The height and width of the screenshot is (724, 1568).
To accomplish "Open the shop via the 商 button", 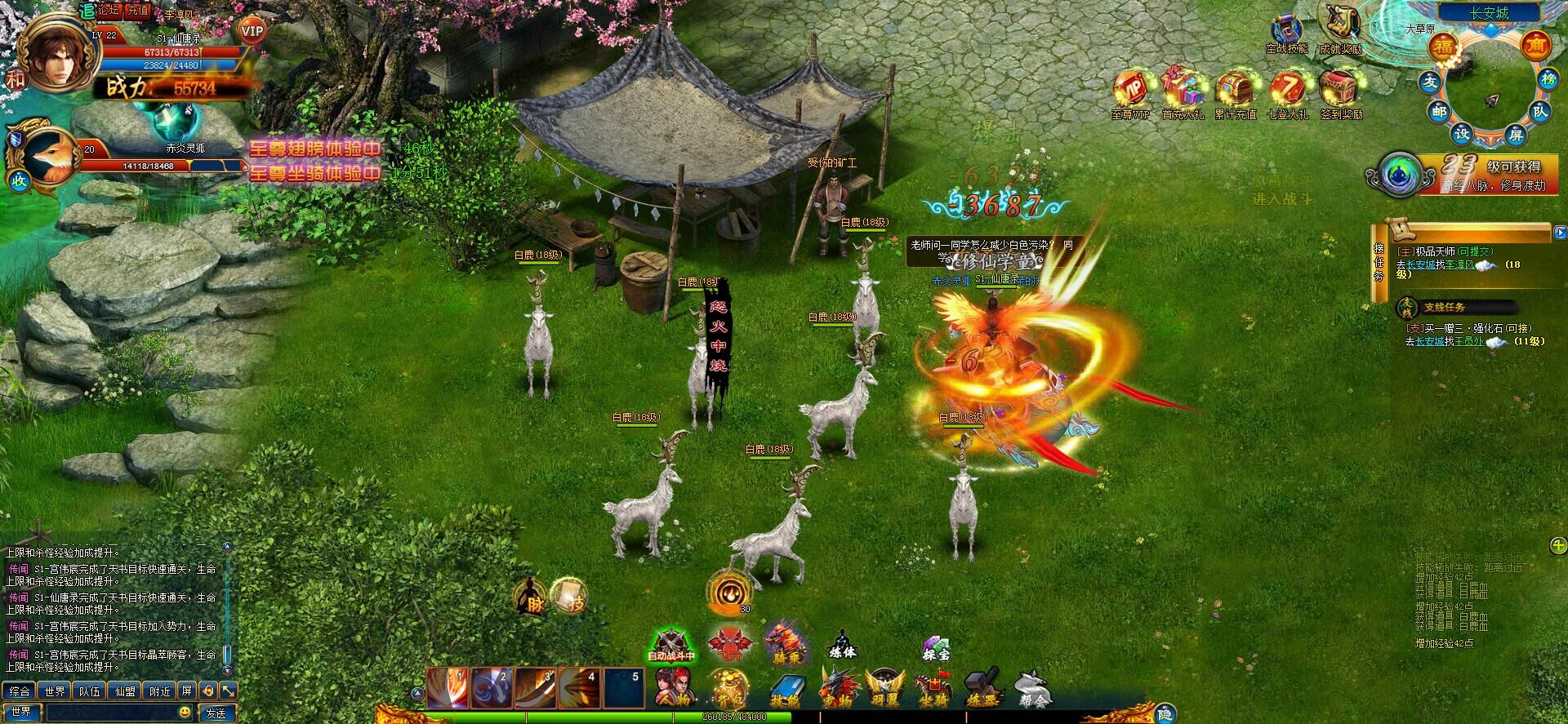I will [x=1536, y=46].
